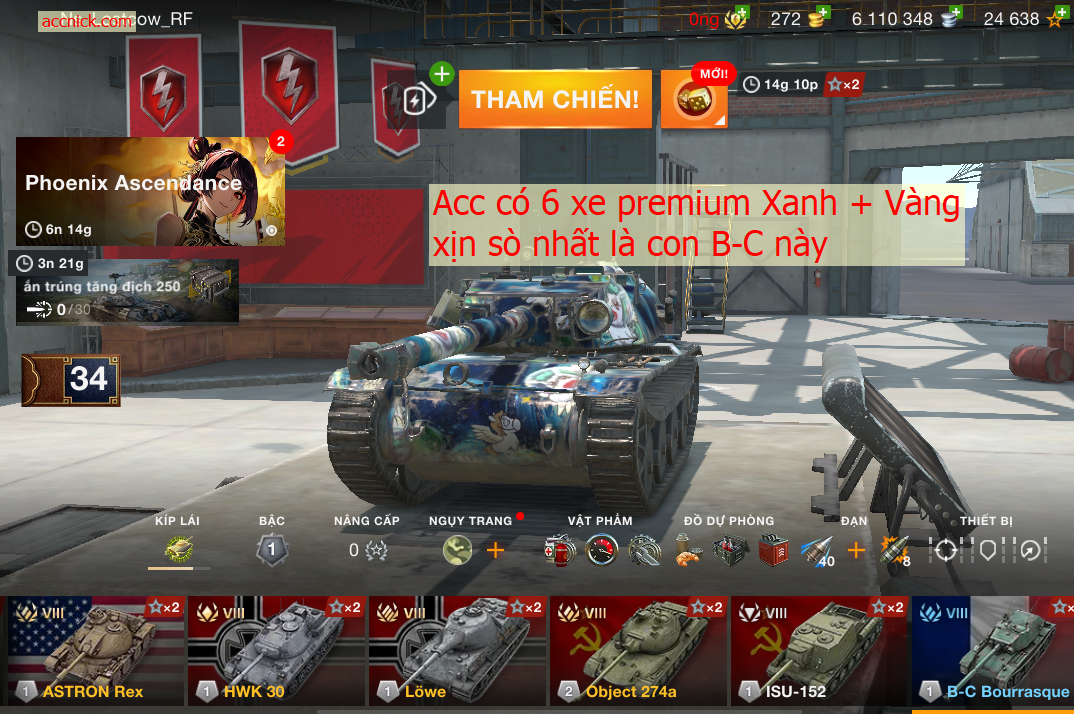The height and width of the screenshot is (714, 1074).
Task: Select the Object 274a tank
Action: click(x=639, y=651)
